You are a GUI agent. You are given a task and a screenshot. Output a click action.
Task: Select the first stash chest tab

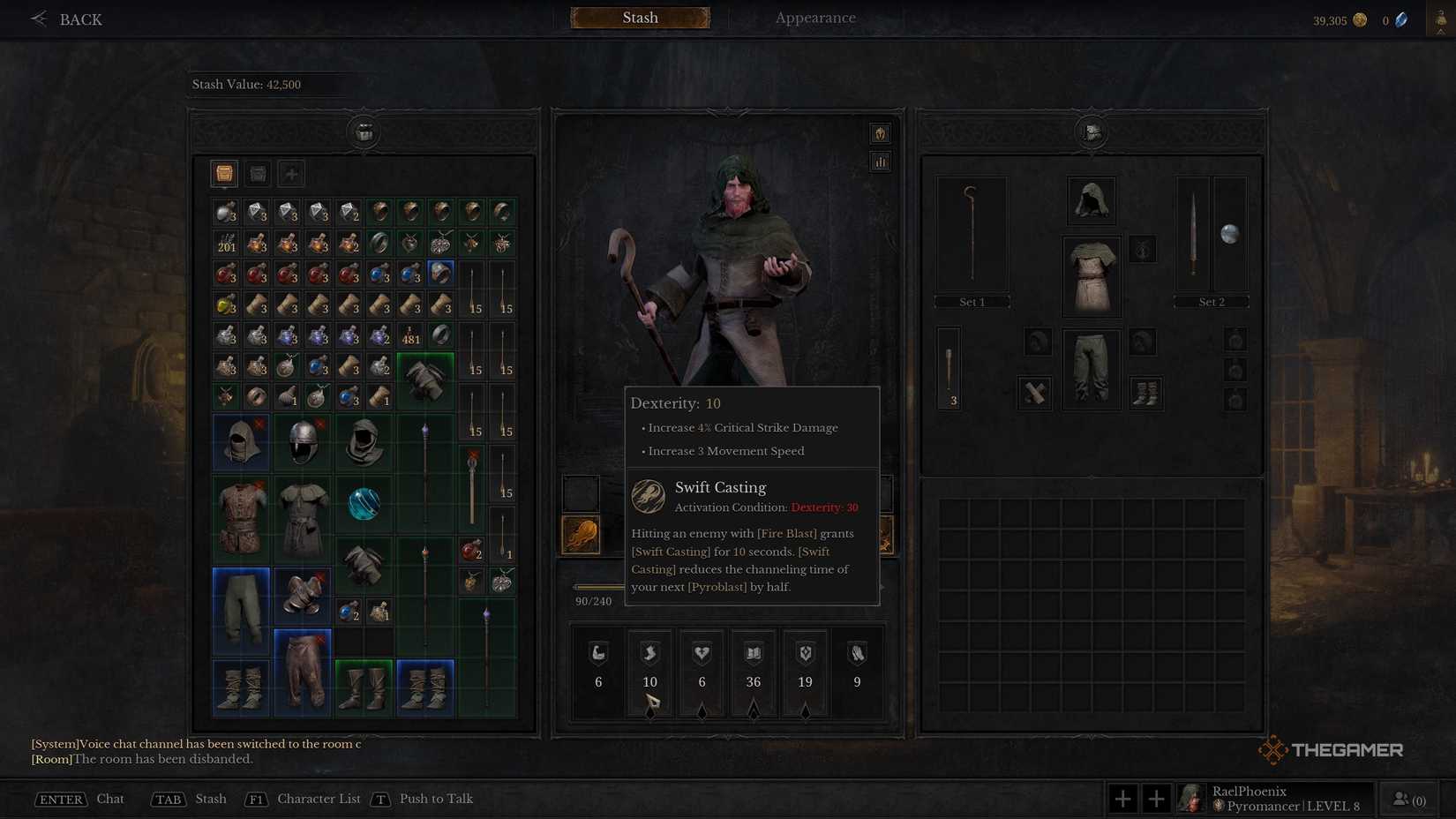(x=223, y=173)
